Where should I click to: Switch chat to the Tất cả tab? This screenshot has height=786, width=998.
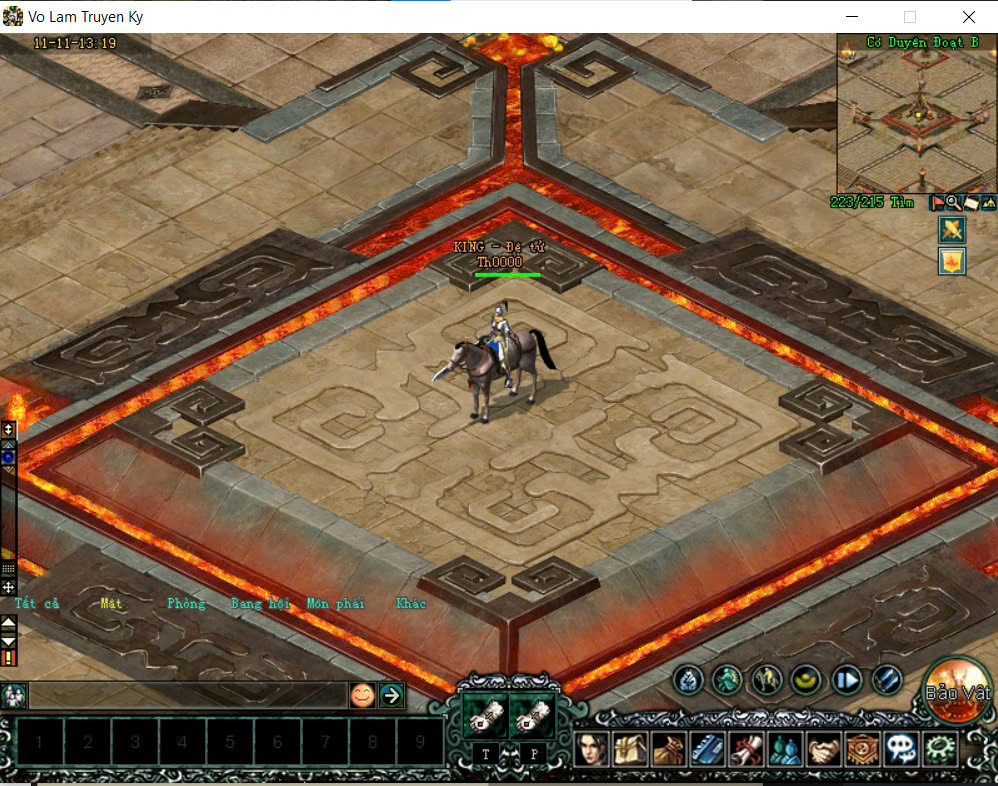pyautogui.click(x=37, y=603)
